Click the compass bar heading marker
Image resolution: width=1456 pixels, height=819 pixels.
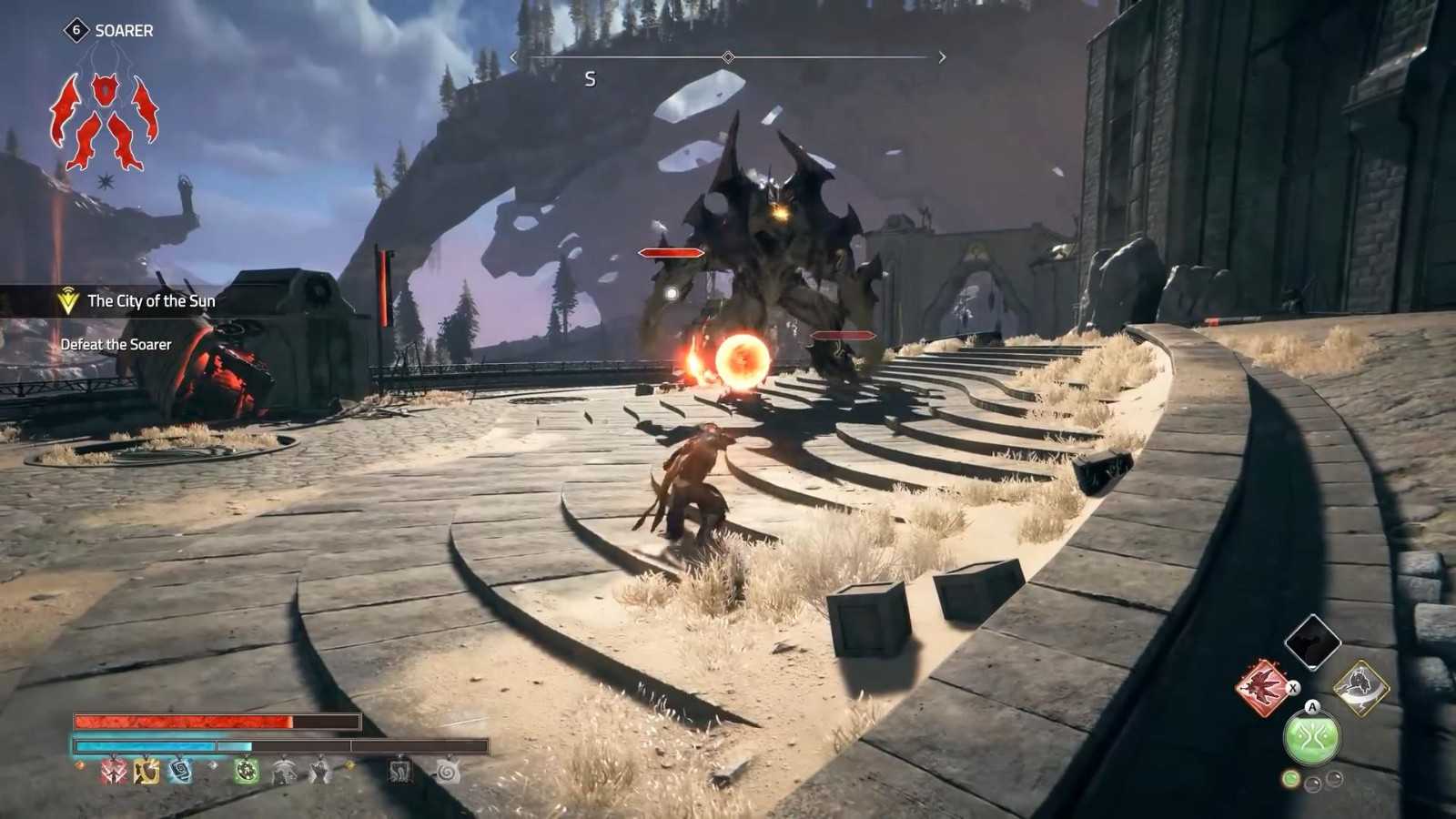pyautogui.click(x=727, y=57)
